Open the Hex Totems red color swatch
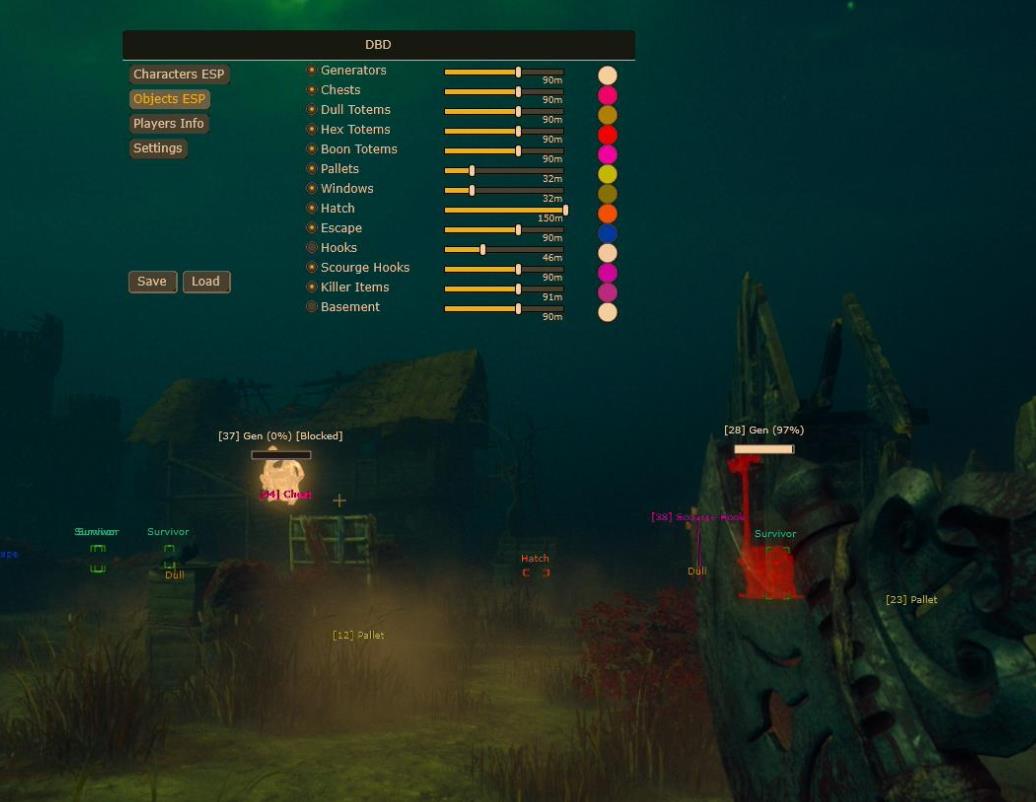Screen dimensions: 1036x802 607,135
